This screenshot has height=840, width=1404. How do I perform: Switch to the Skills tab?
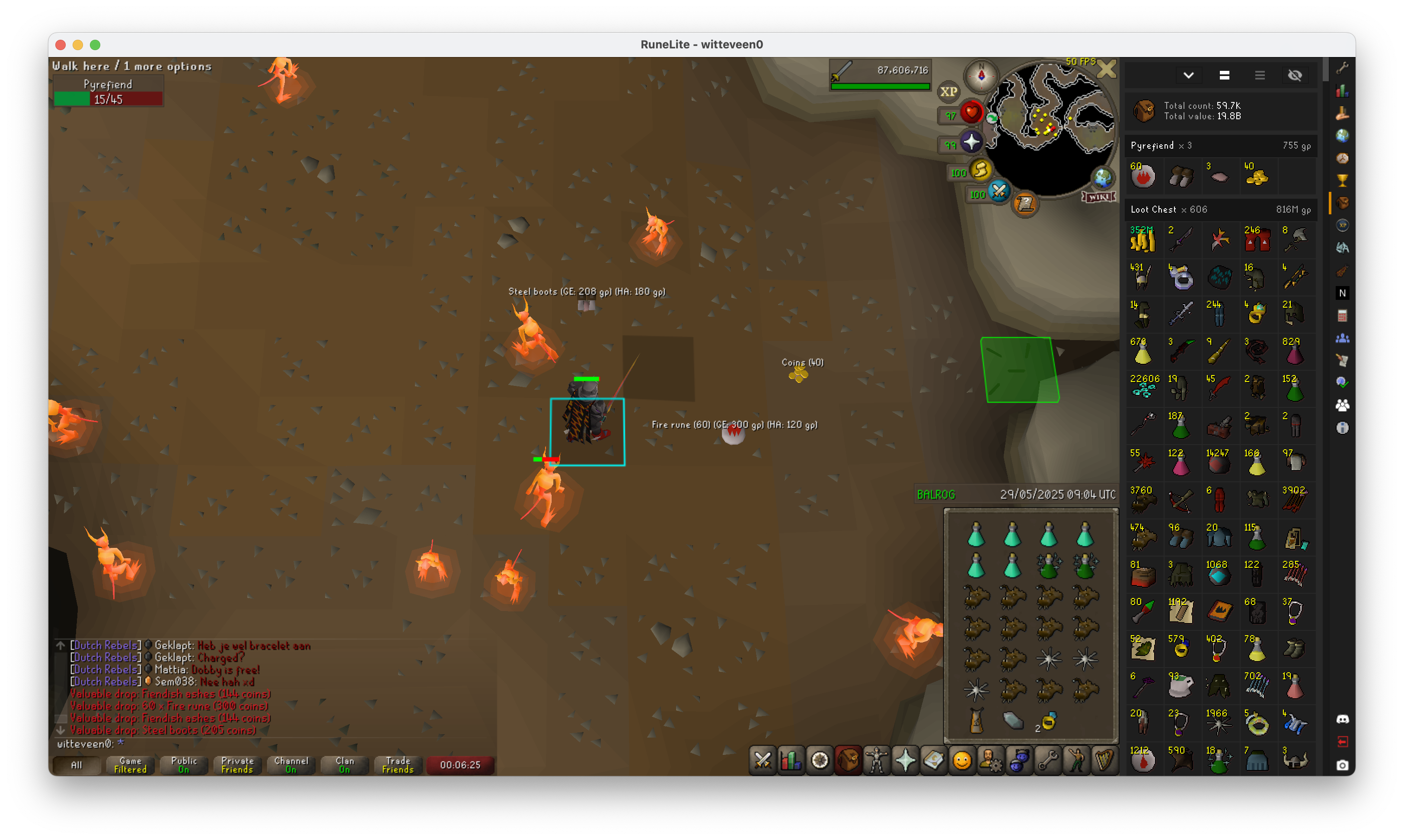coord(791,760)
